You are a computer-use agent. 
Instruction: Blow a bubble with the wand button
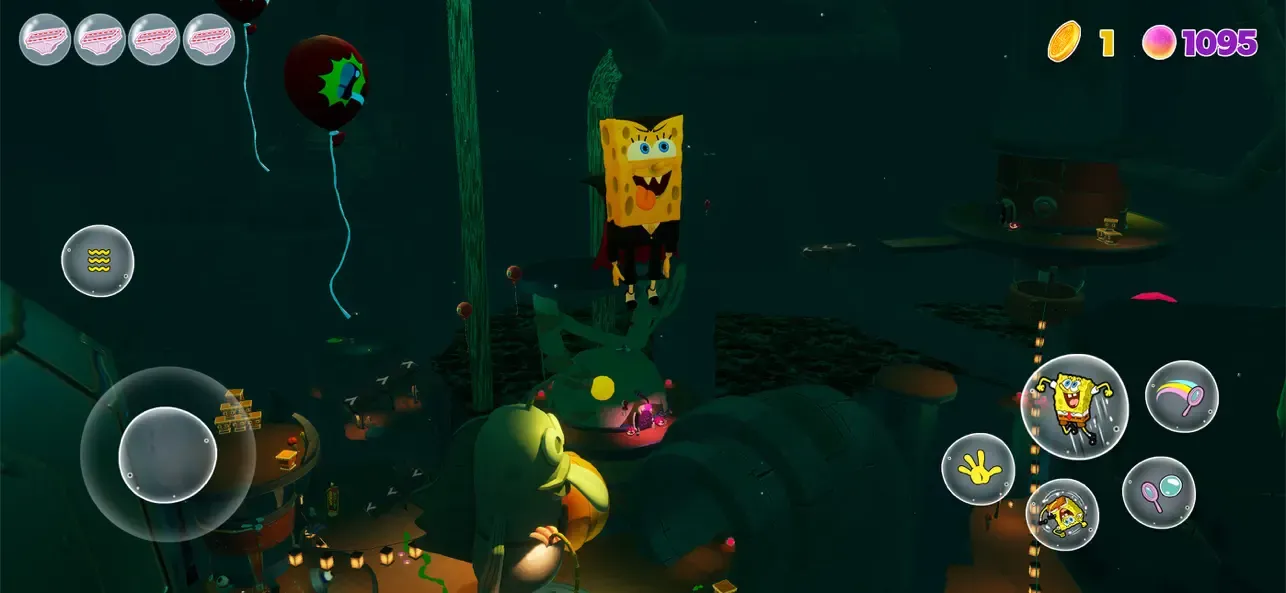1158,492
